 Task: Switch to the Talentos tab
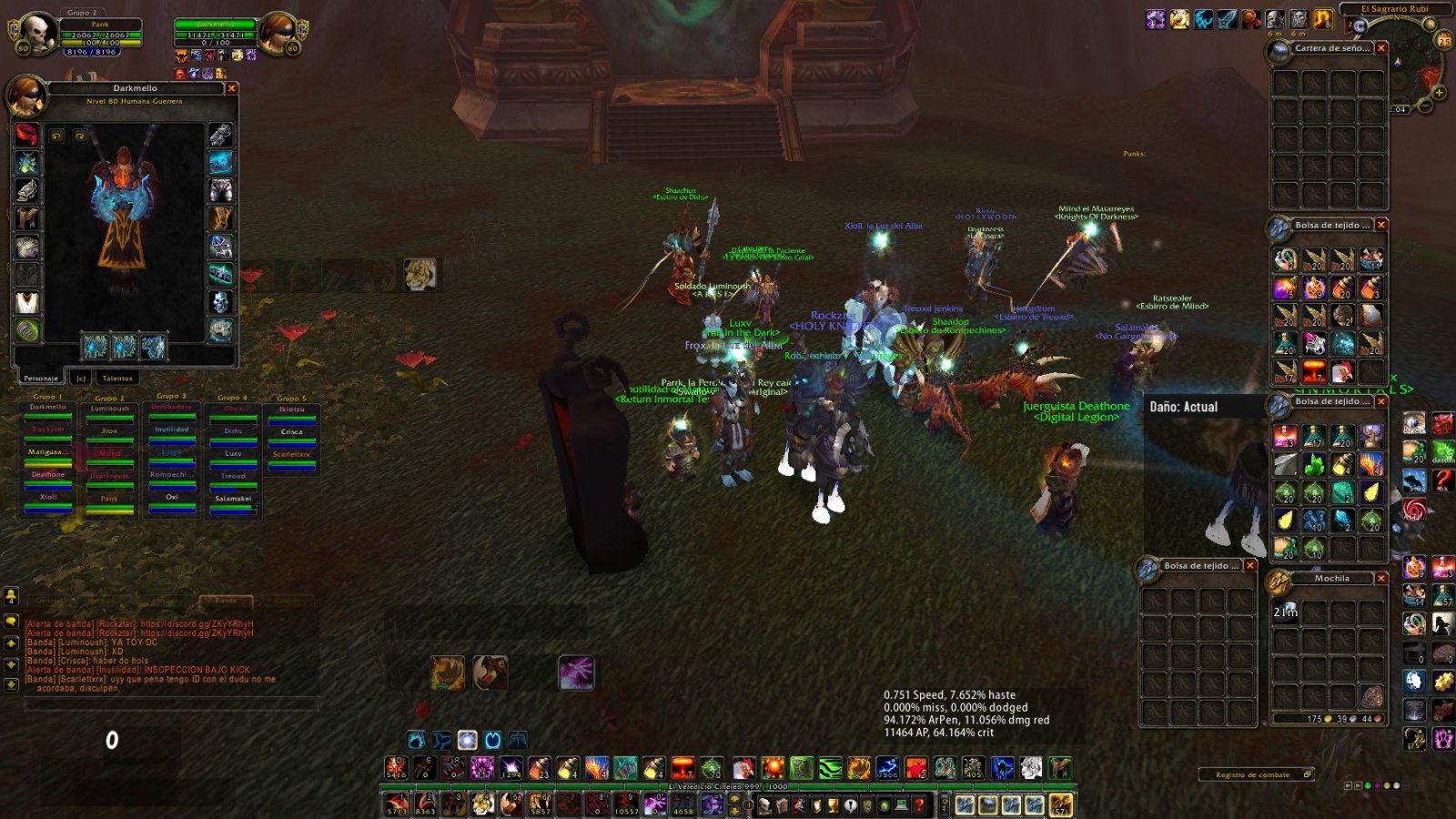pos(117,378)
